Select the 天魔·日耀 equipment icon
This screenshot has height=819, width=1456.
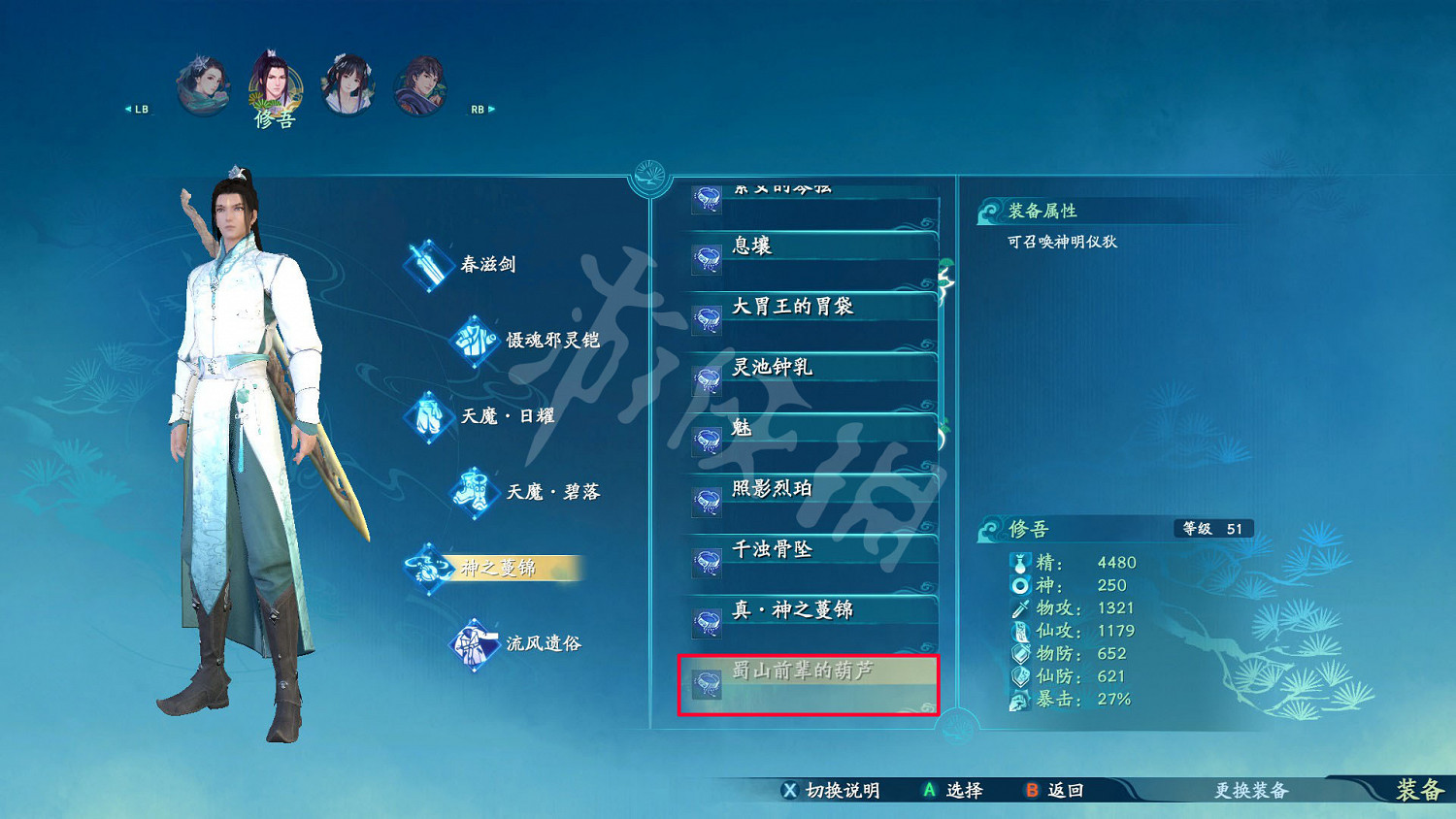[x=430, y=415]
